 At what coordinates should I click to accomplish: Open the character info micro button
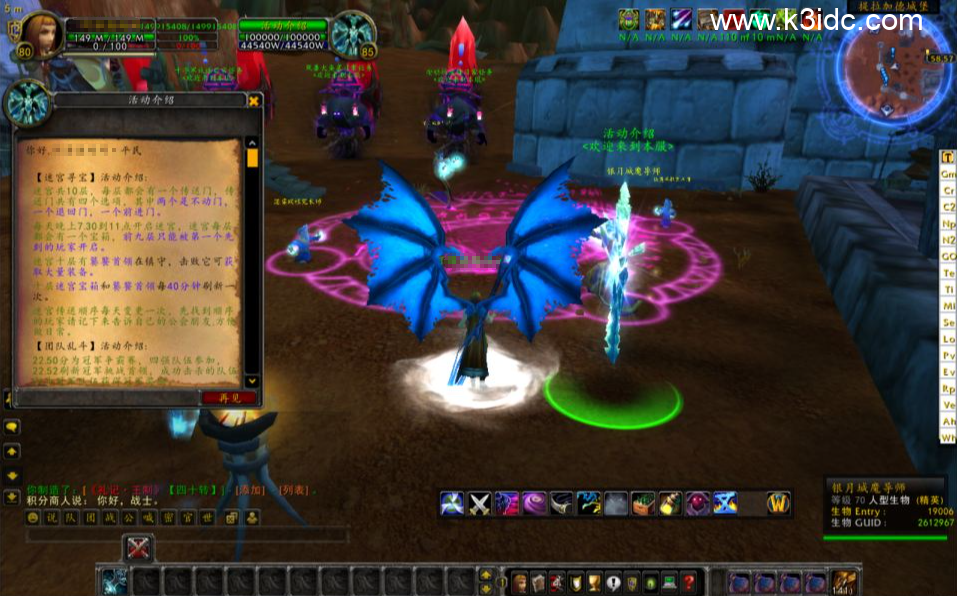(520, 582)
